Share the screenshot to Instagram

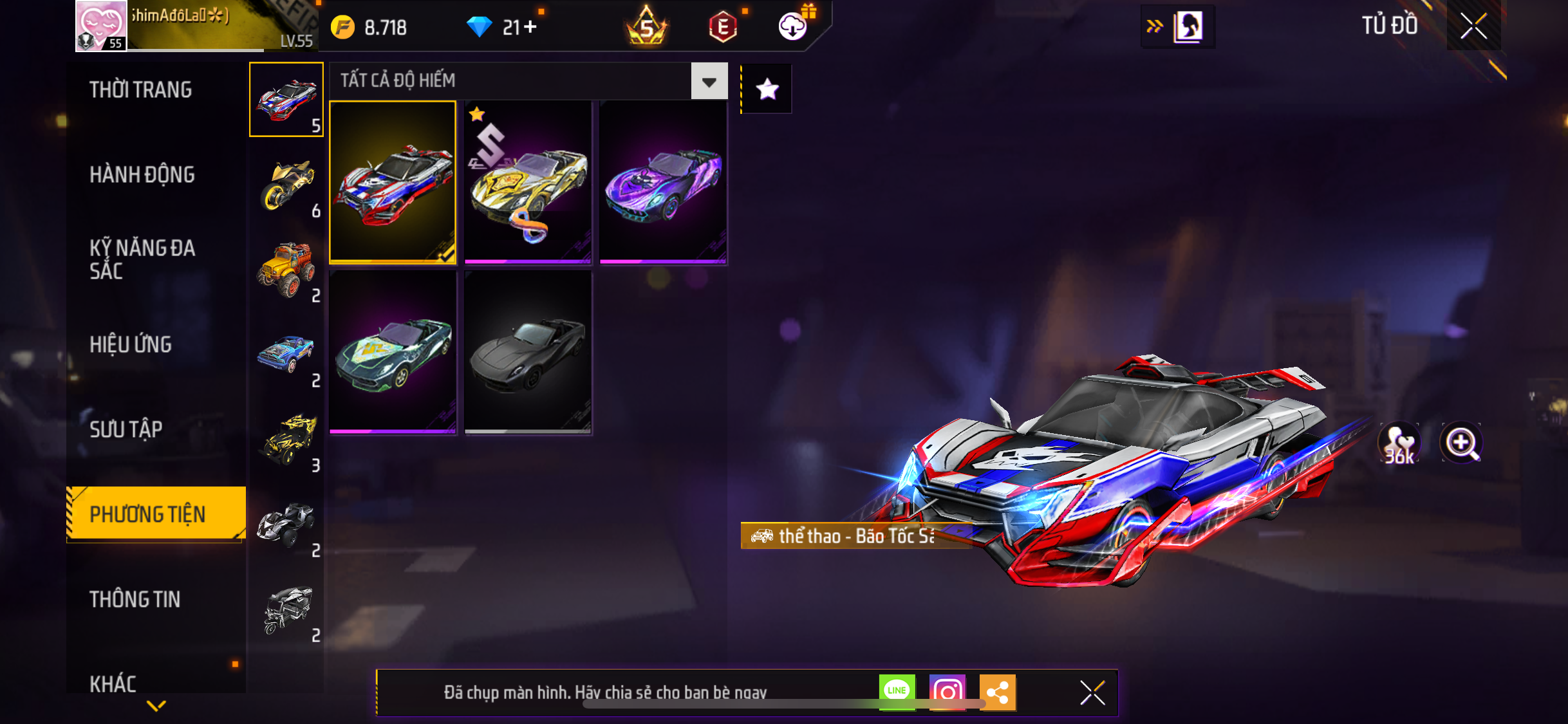[x=947, y=692]
